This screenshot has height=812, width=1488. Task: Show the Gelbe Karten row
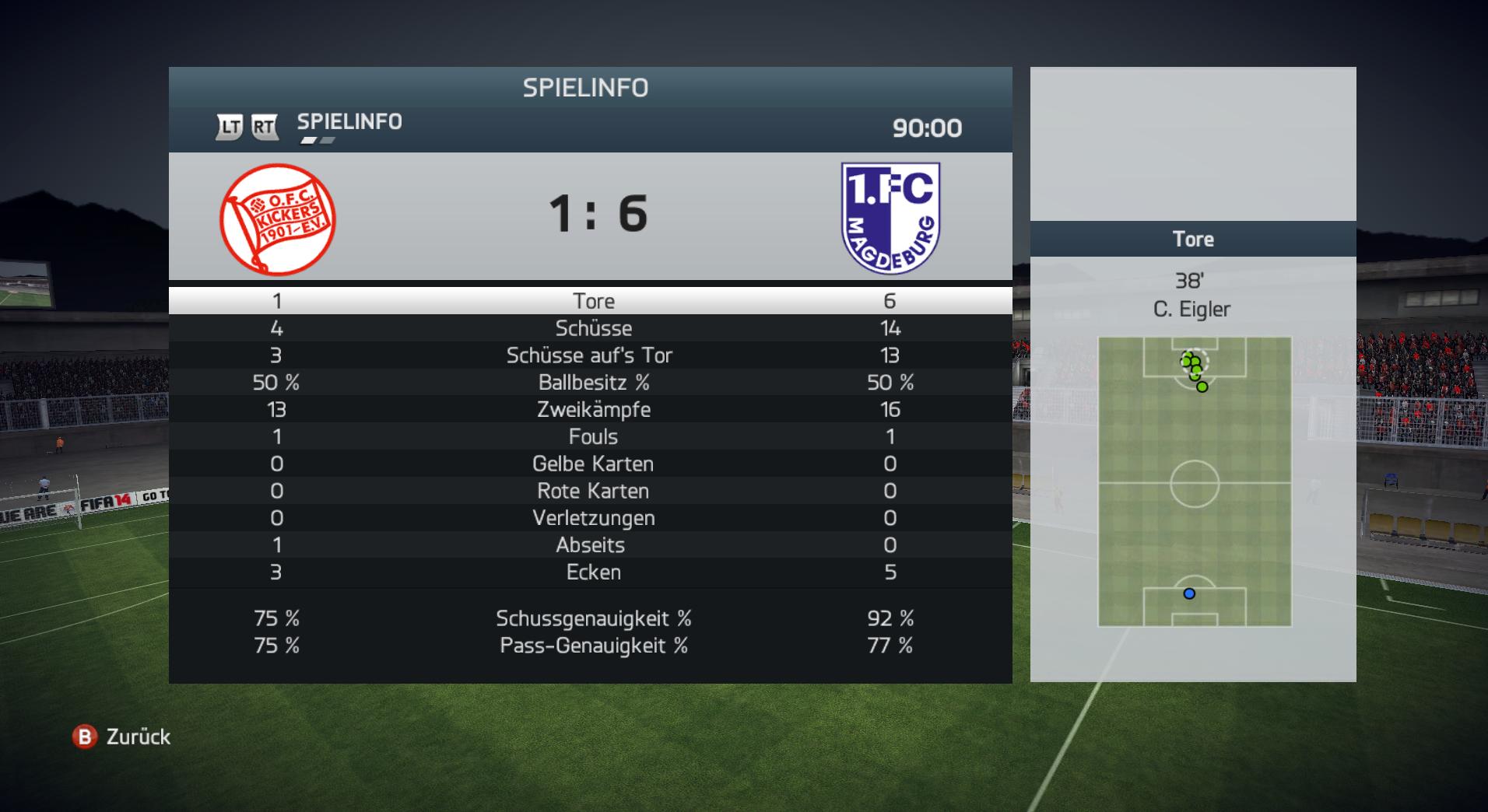[591, 464]
